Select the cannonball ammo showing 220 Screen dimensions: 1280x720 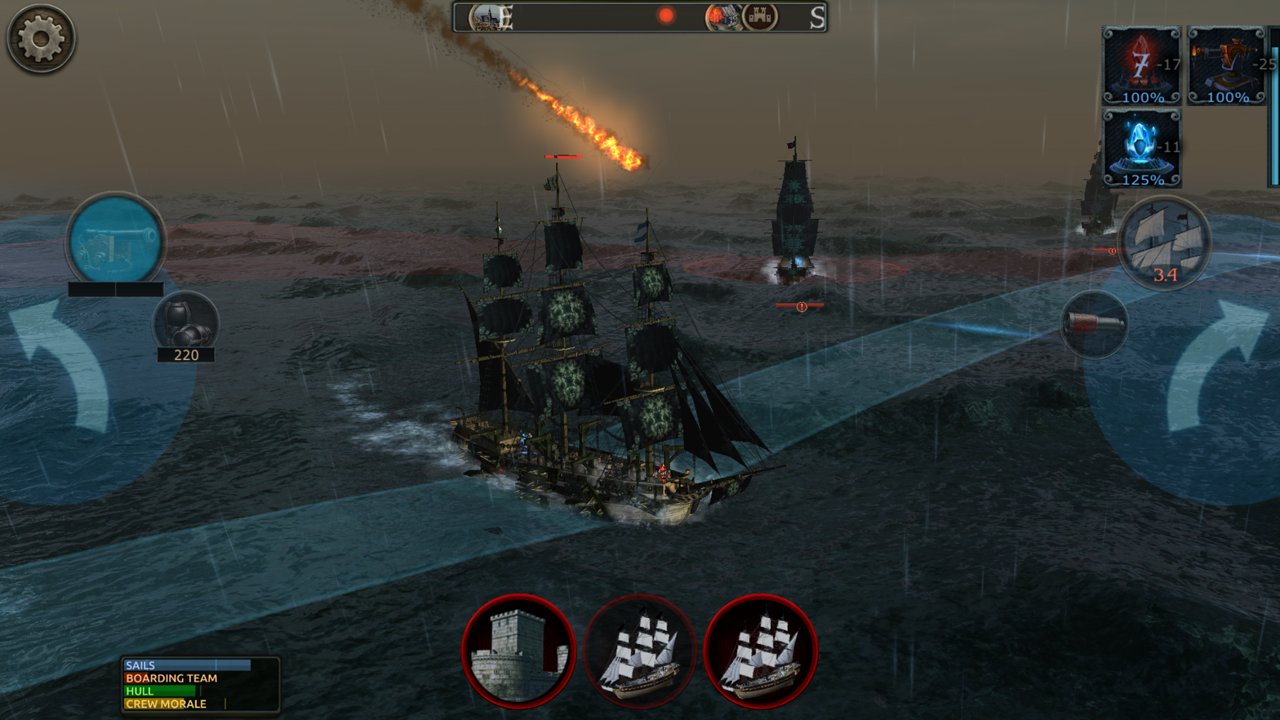click(186, 320)
